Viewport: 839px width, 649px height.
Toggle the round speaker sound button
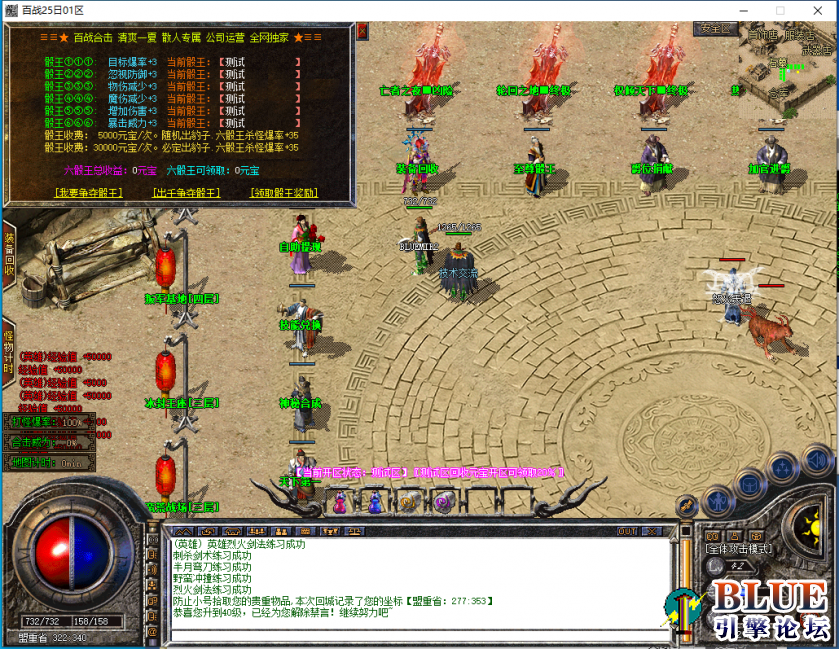click(816, 461)
